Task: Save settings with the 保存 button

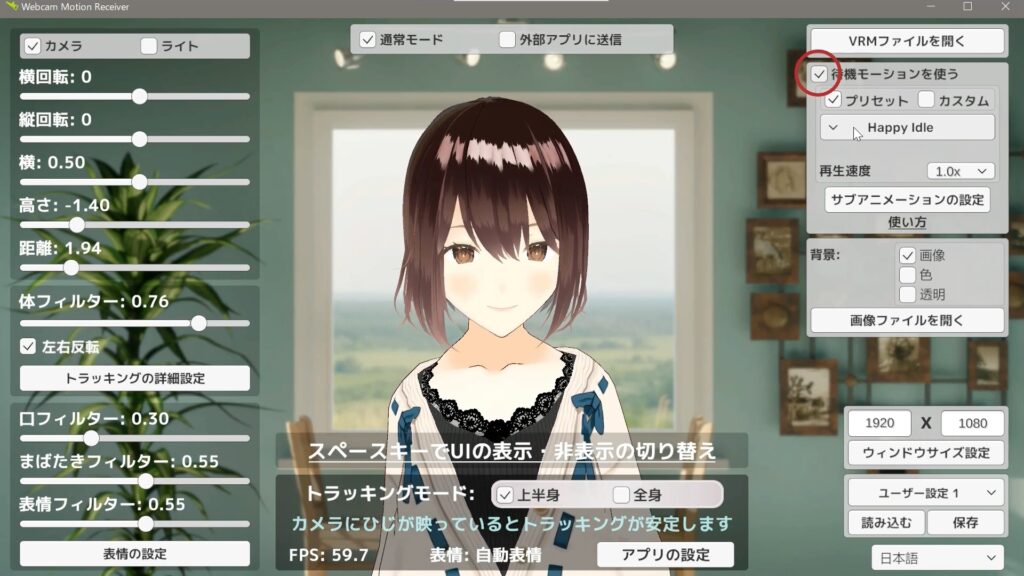Action: pyautogui.click(x=965, y=522)
